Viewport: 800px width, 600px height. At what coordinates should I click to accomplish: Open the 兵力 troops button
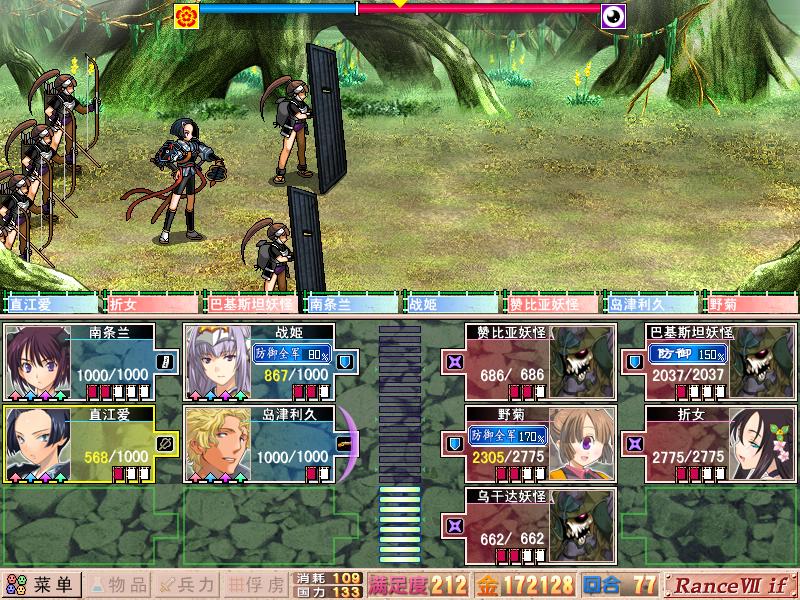point(186,584)
